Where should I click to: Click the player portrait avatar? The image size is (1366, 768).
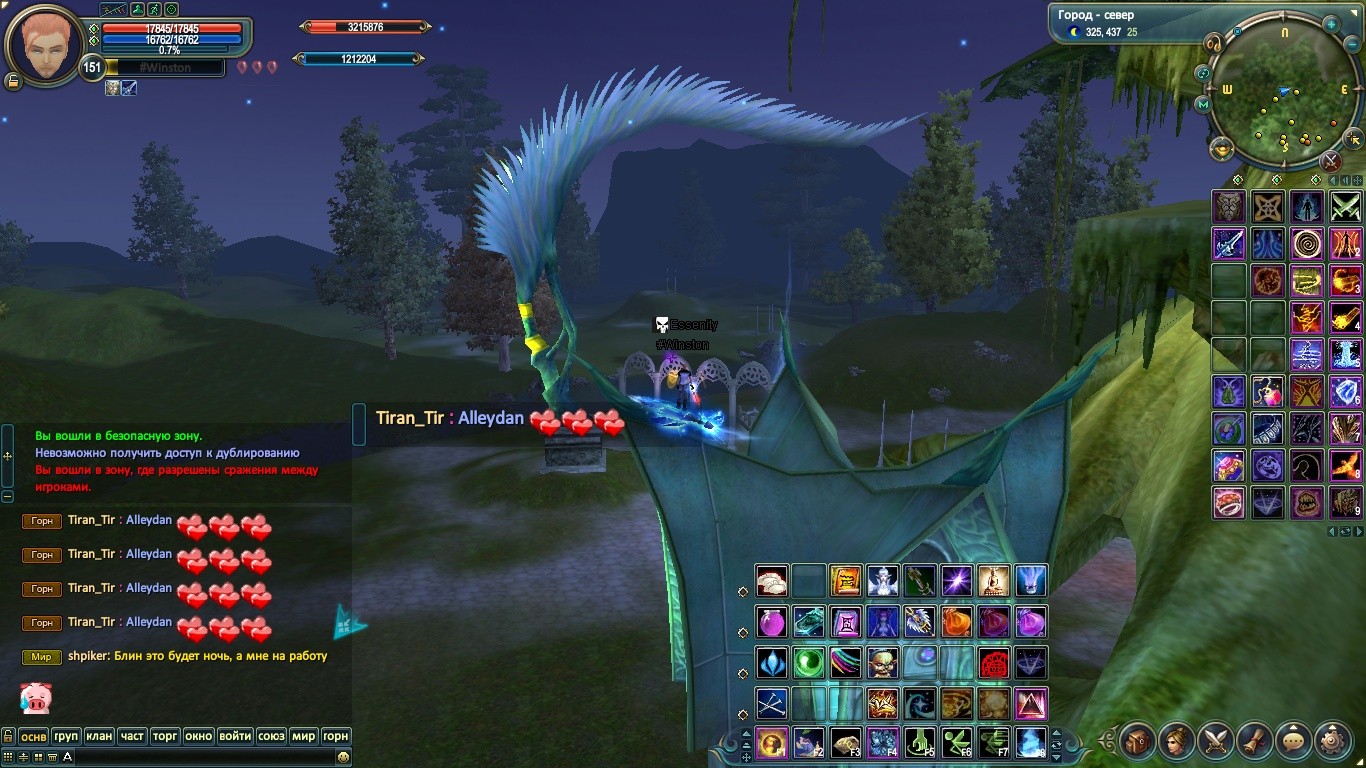tap(45, 45)
